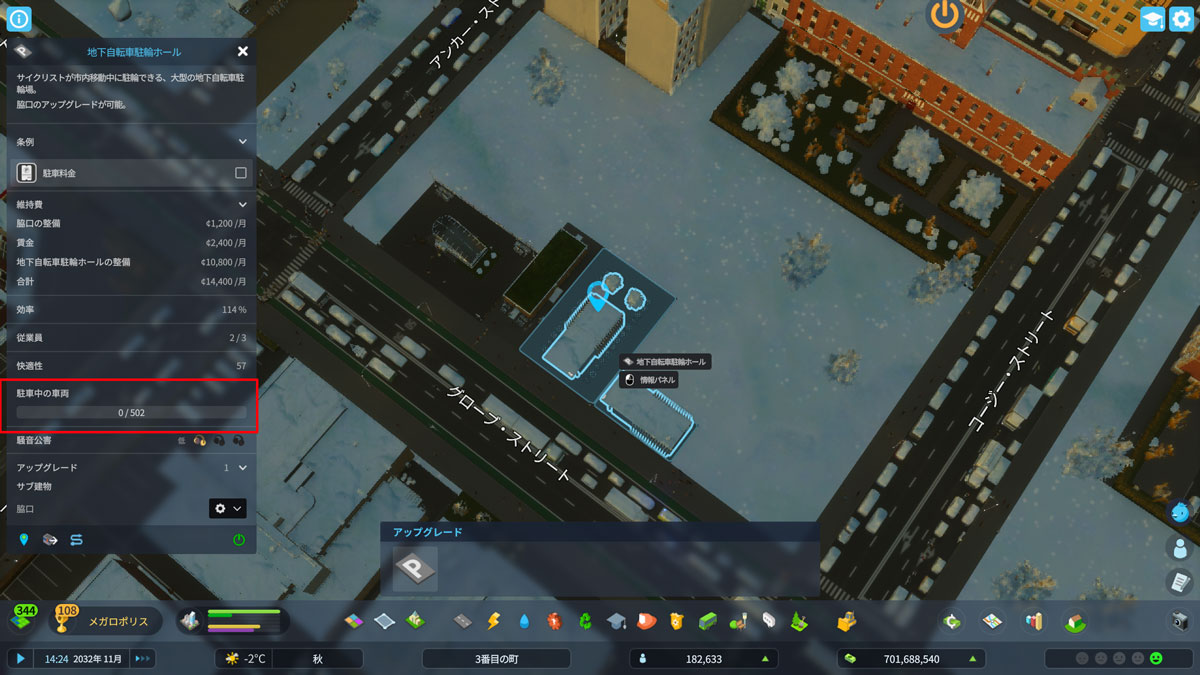Select the parking upgrade tile
The width and height of the screenshot is (1200, 675).
(414, 568)
